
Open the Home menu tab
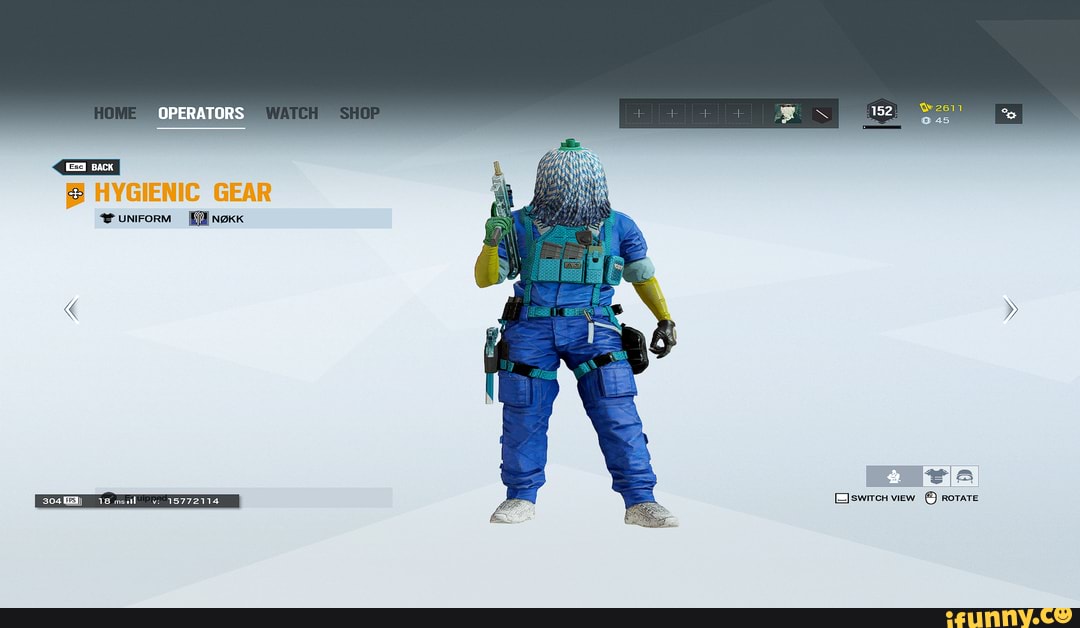click(115, 113)
